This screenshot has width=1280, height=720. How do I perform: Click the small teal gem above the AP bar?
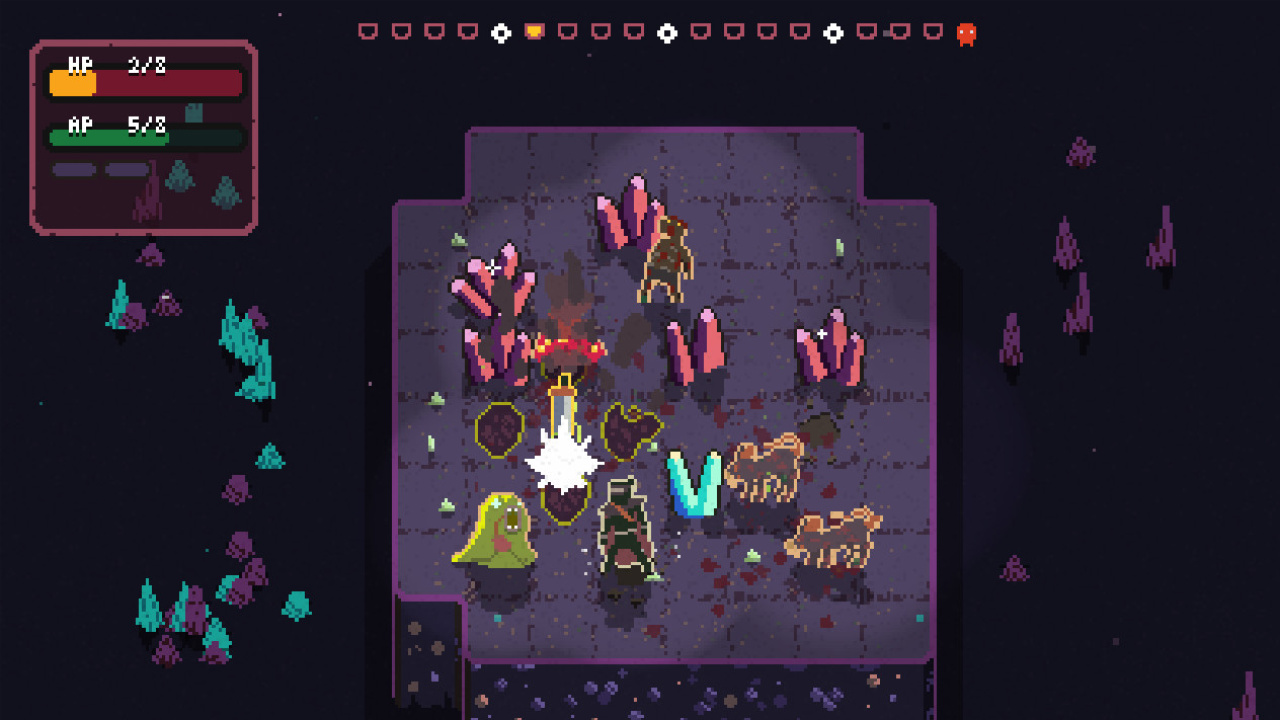coord(192,113)
